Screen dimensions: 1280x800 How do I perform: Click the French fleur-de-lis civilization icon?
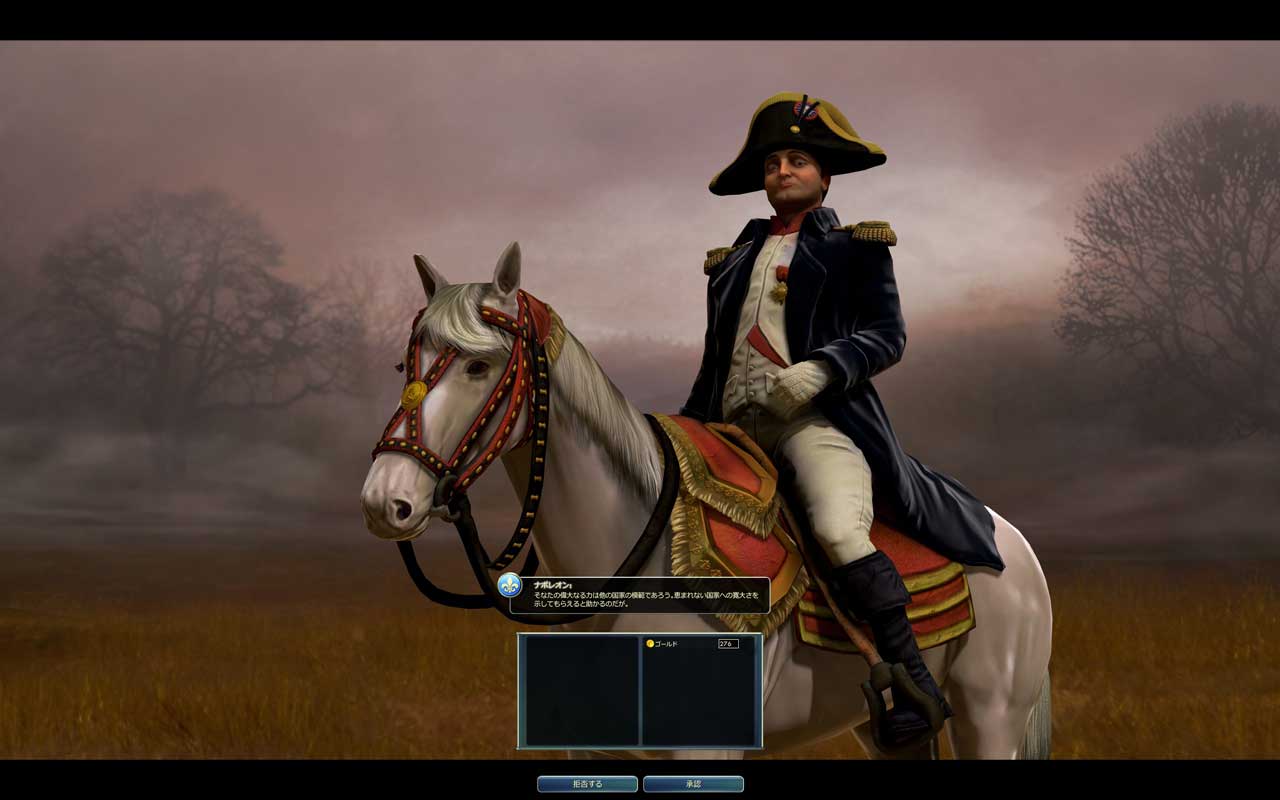click(x=510, y=585)
